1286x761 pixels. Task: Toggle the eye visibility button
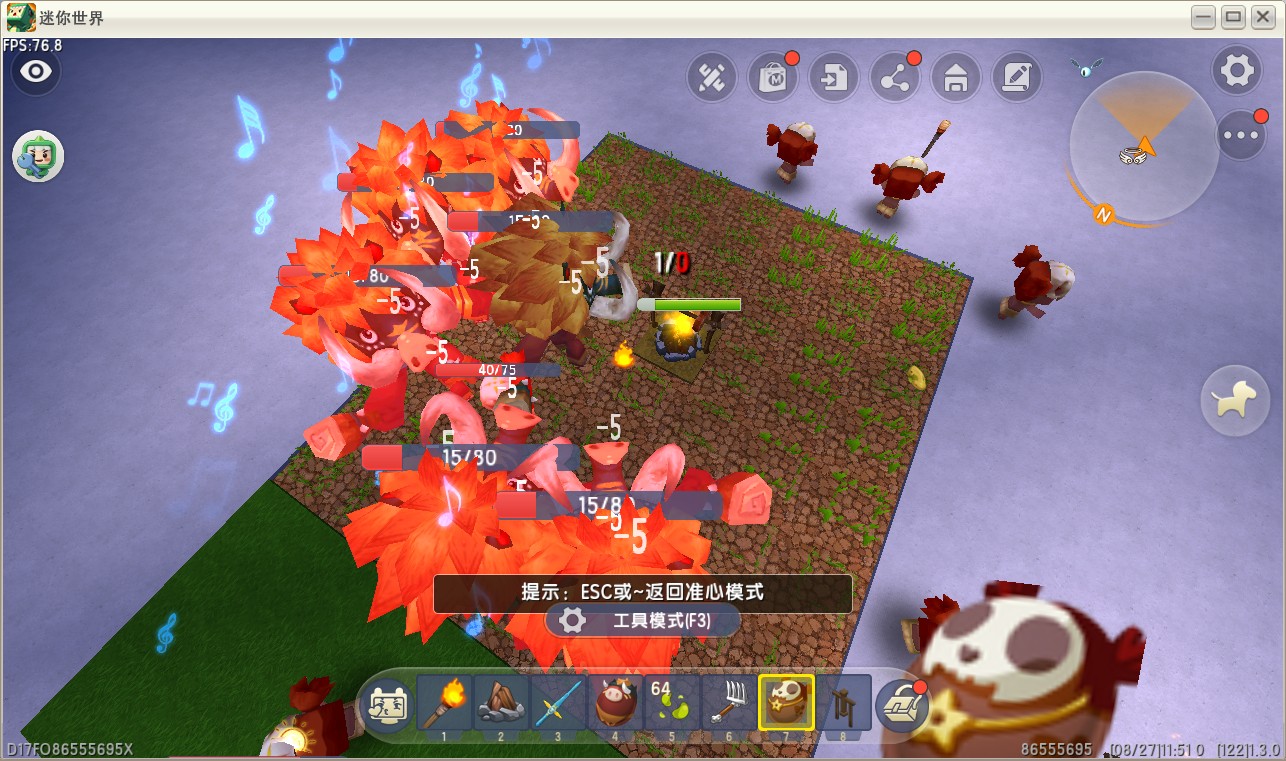pos(36,72)
